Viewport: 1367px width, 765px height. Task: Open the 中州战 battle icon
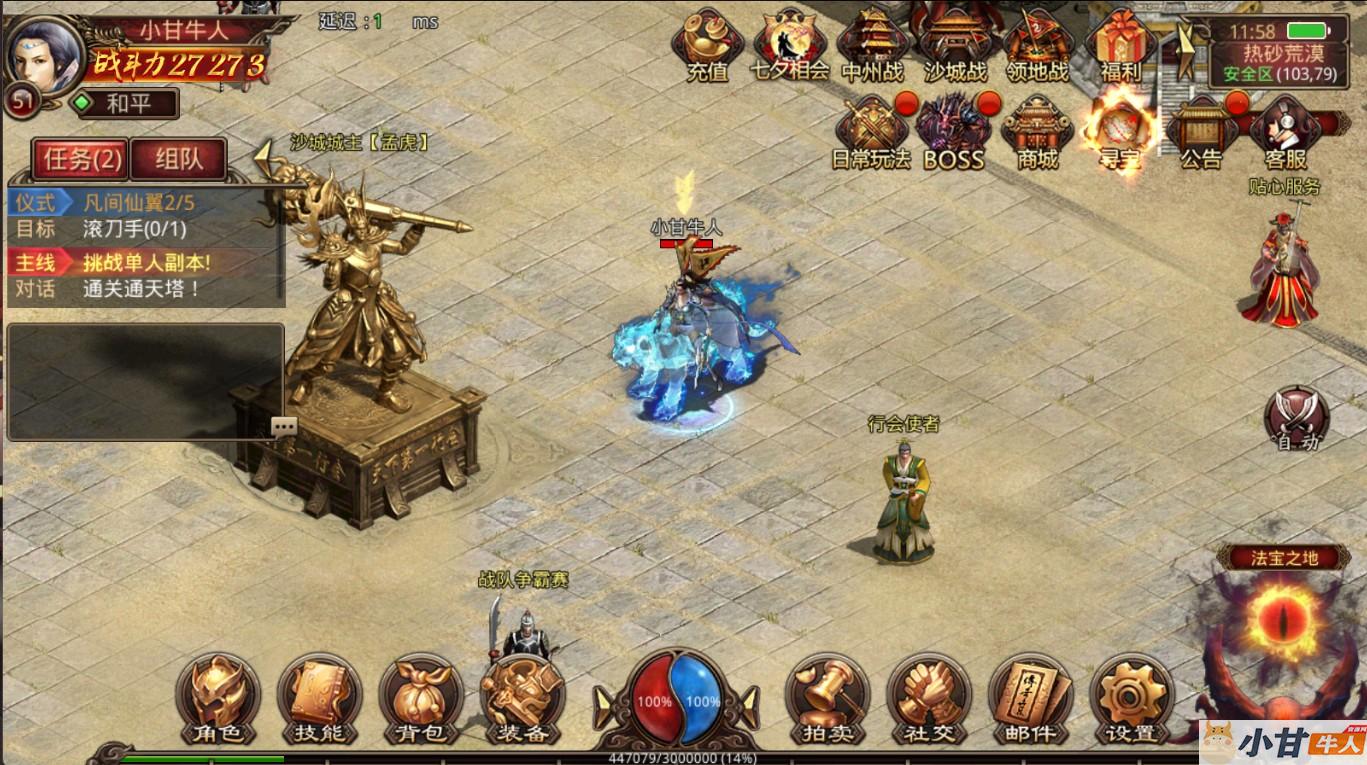click(872, 44)
